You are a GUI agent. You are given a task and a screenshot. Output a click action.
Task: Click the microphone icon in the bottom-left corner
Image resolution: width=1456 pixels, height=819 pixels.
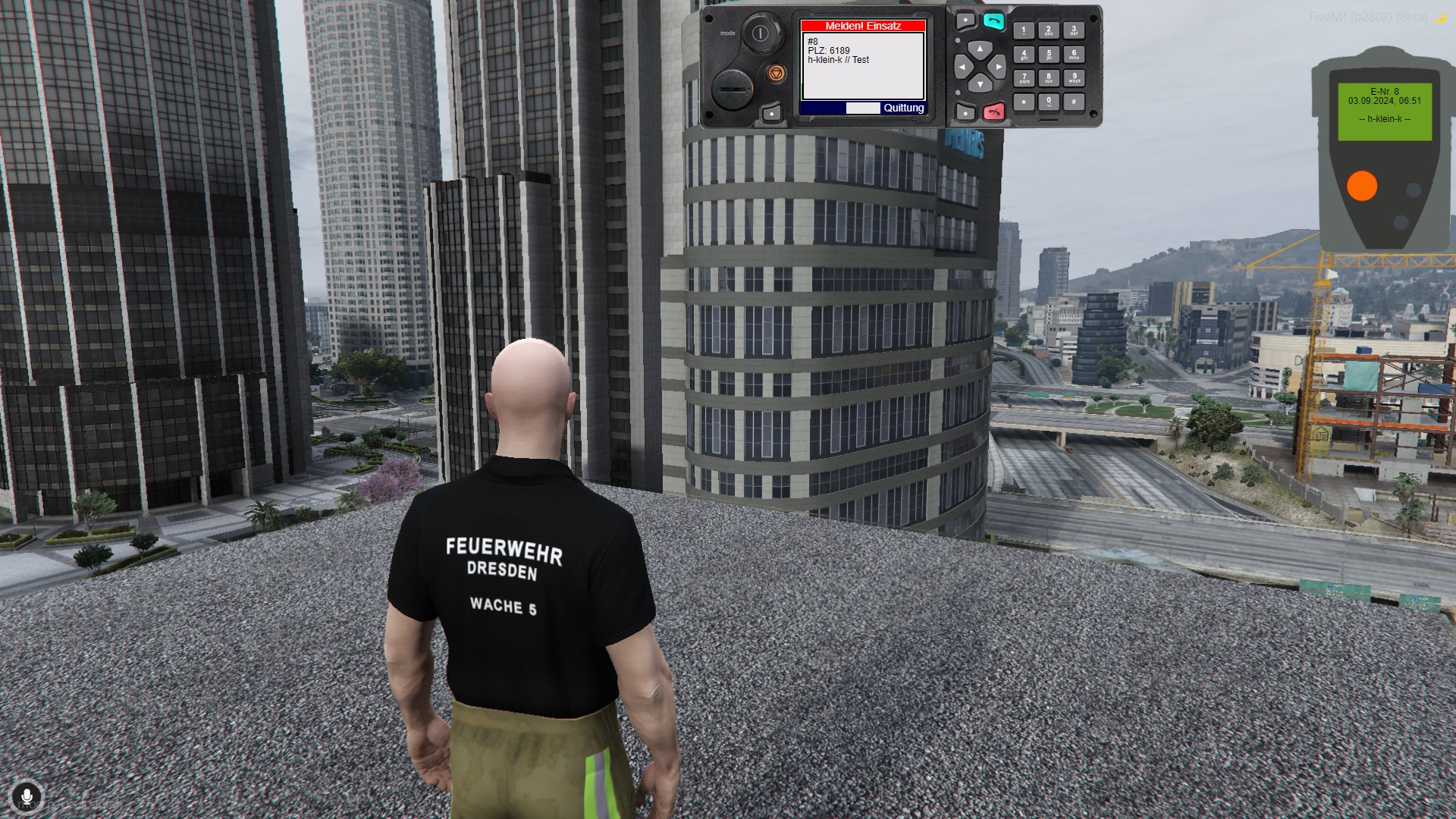point(28,795)
